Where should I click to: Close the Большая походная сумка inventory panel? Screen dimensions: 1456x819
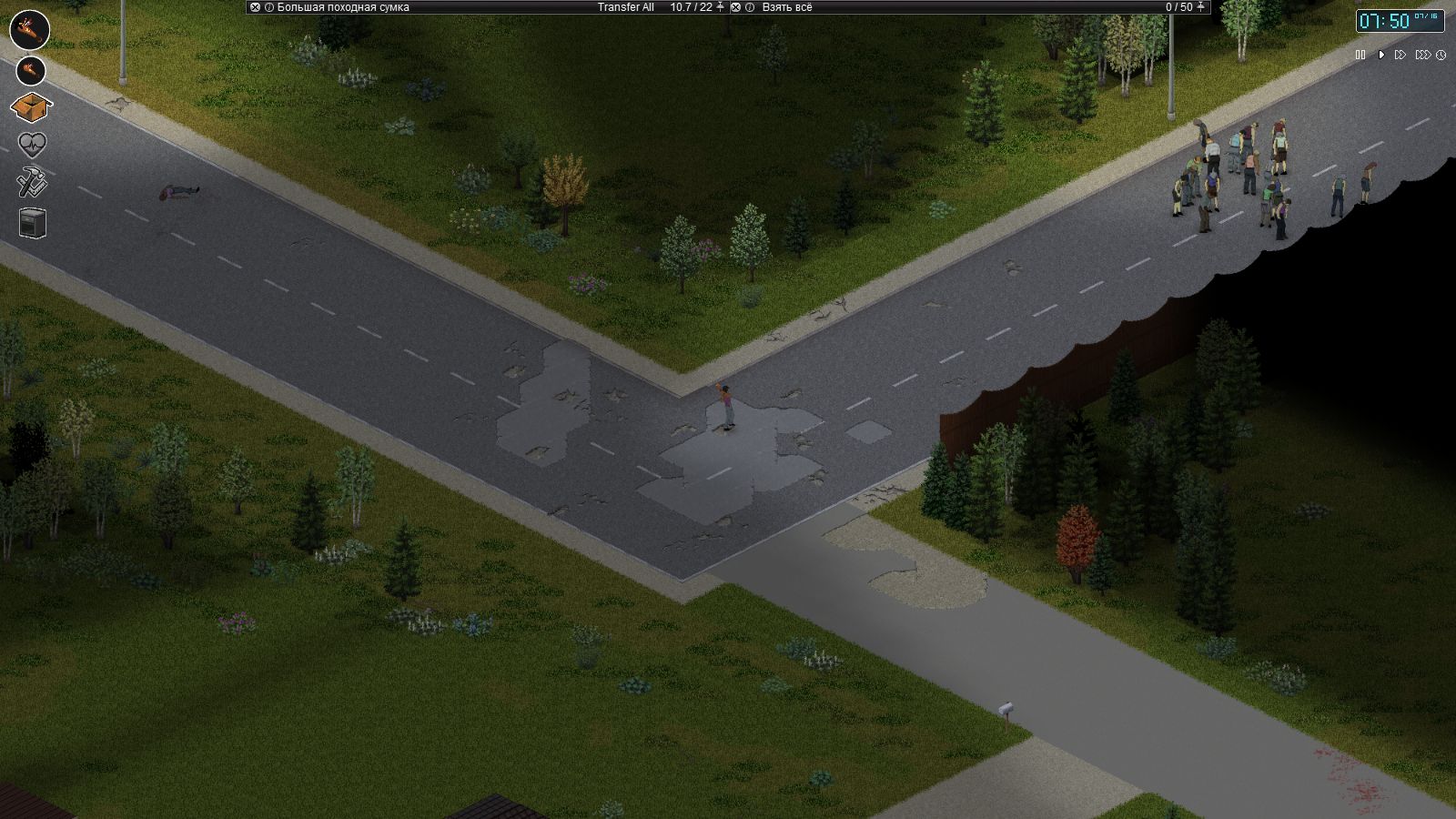pyautogui.click(x=256, y=7)
